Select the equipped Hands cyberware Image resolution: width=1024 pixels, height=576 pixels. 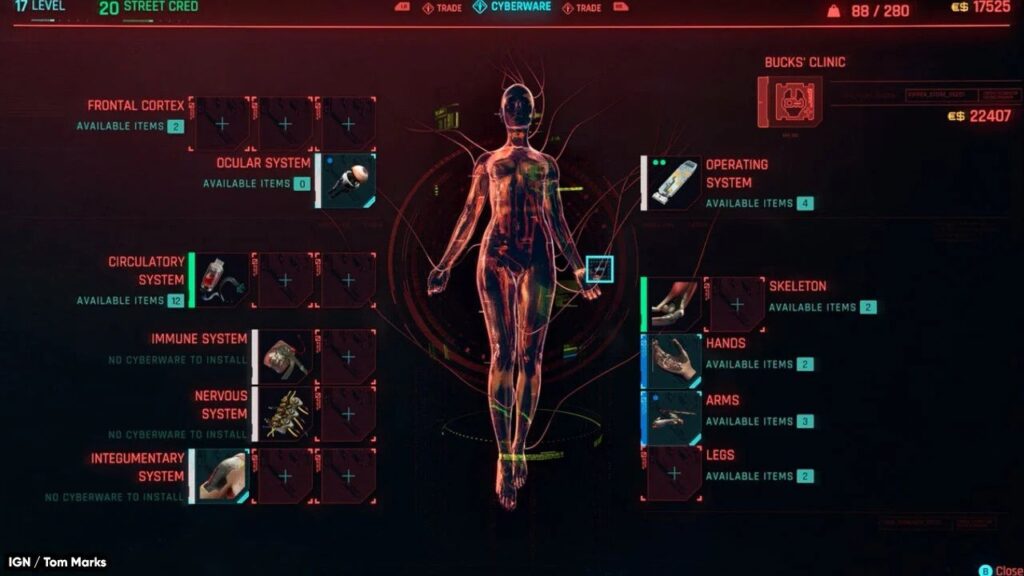point(674,361)
